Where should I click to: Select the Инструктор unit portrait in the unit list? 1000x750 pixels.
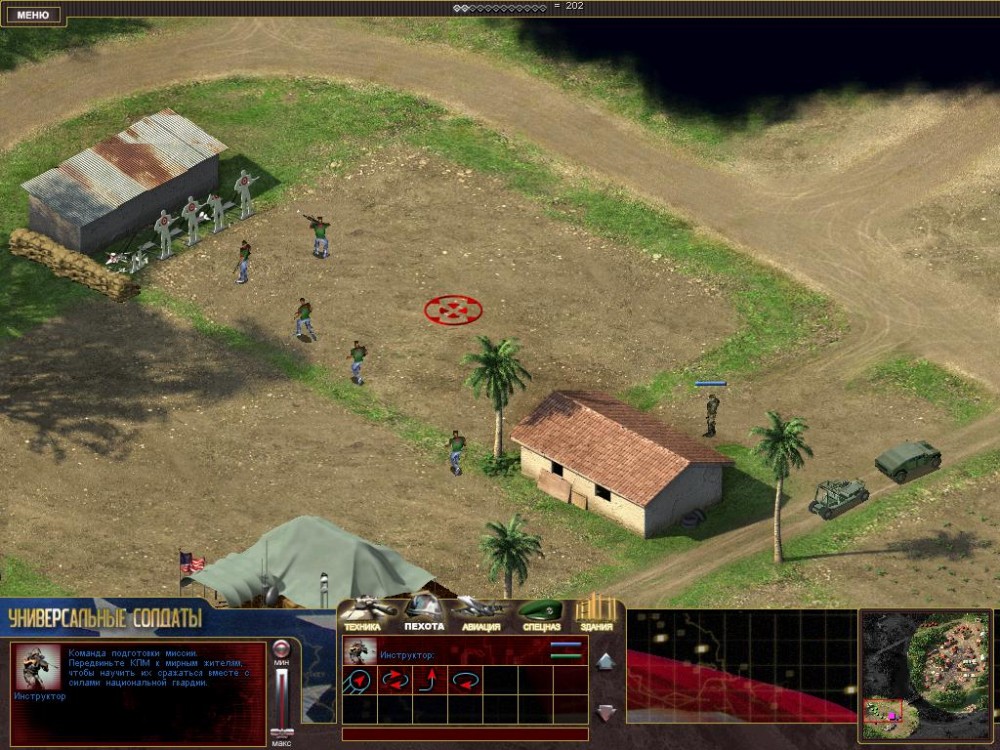pos(359,651)
